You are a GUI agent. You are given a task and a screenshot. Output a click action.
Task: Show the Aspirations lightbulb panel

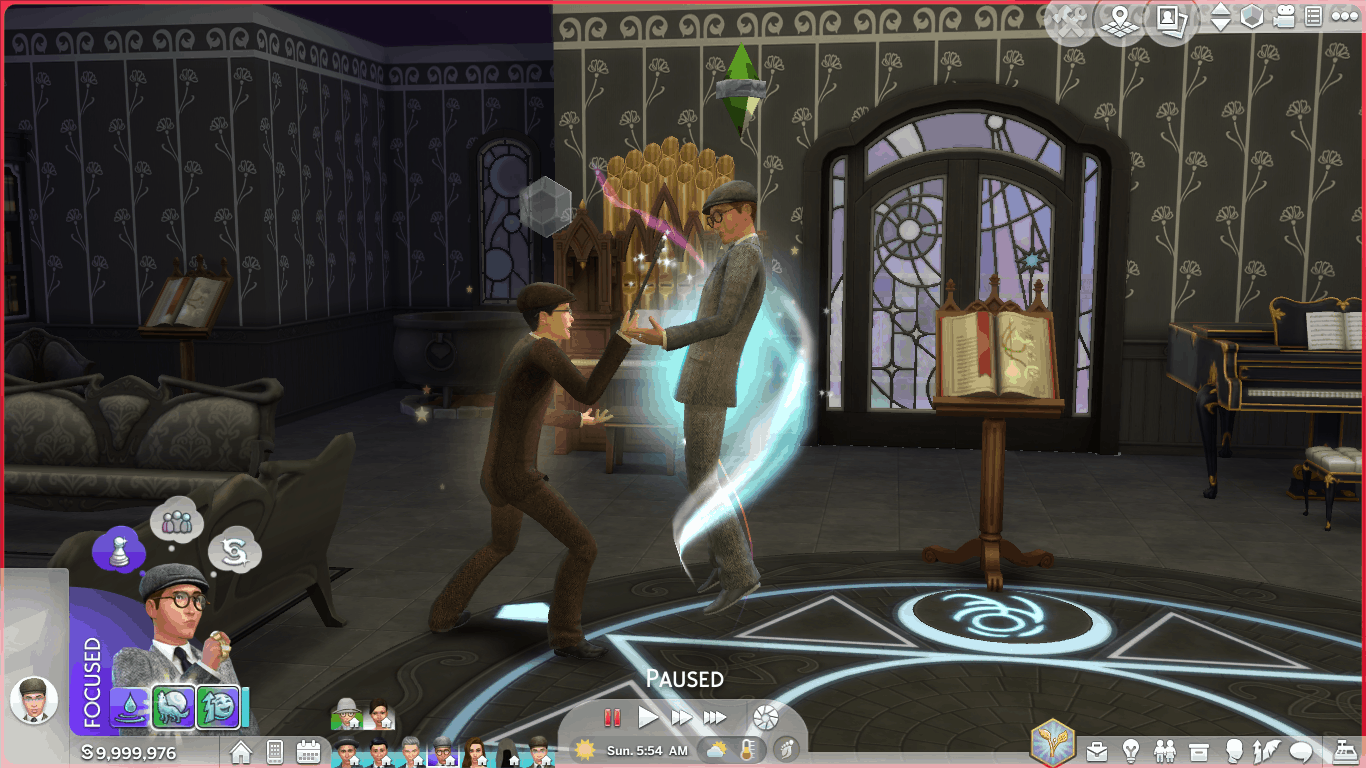click(x=1131, y=750)
